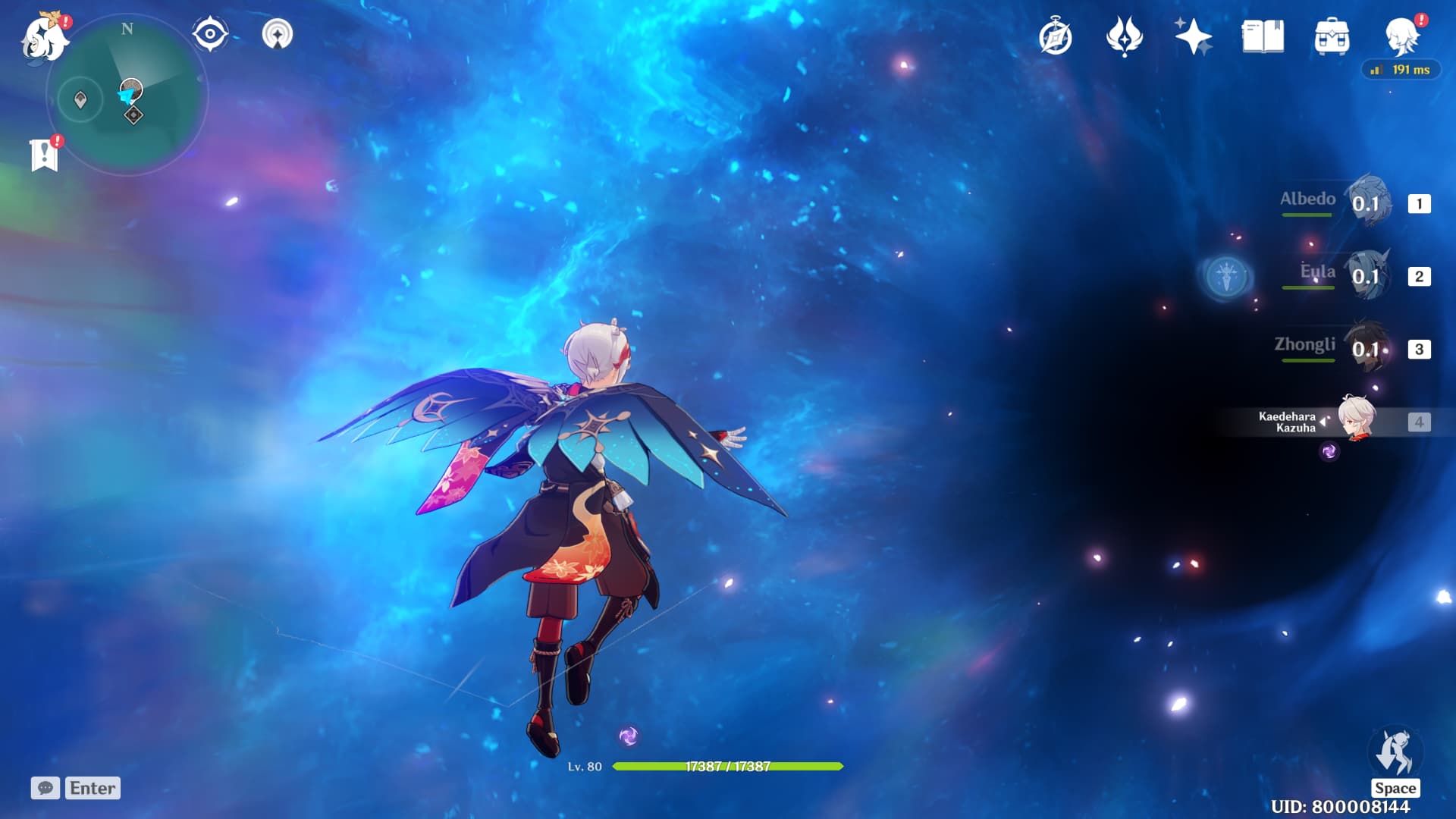Open the Serenitea signal beacon icon
1456x819 pixels.
[x=278, y=35]
